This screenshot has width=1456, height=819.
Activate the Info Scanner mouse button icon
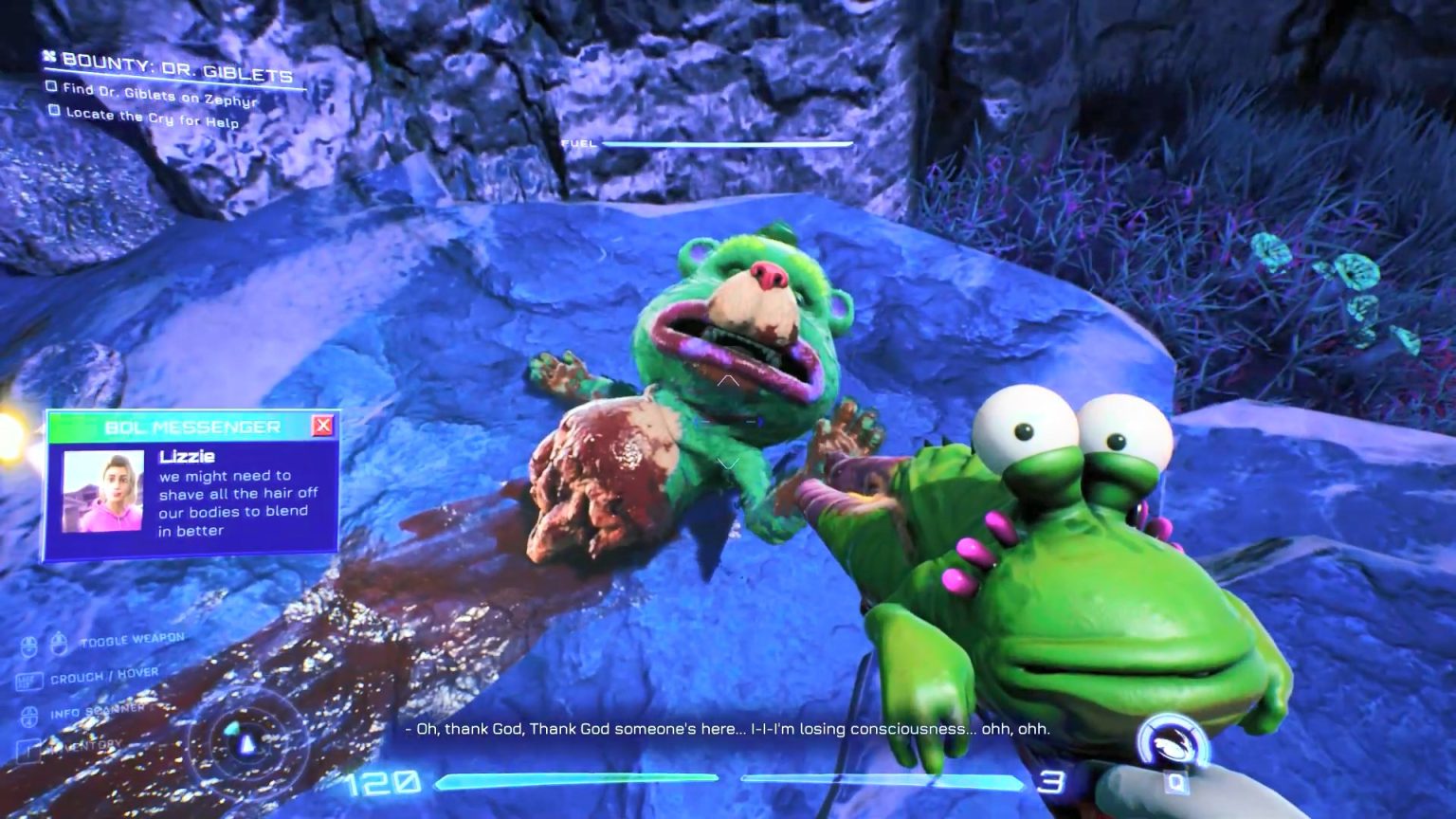30,717
